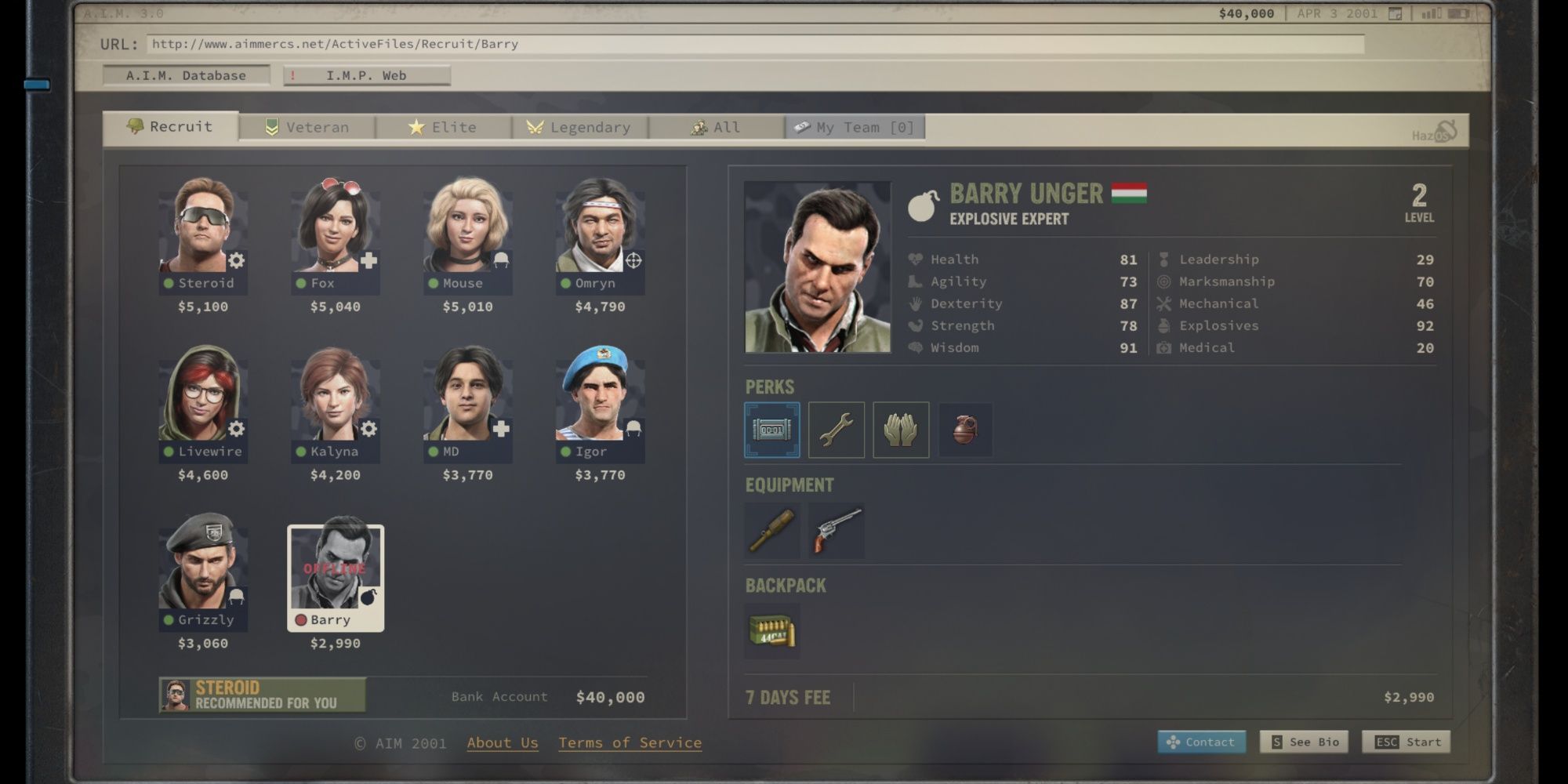The width and height of the screenshot is (1568, 784).
Task: Click the URL address field
Action: [x=706, y=44]
